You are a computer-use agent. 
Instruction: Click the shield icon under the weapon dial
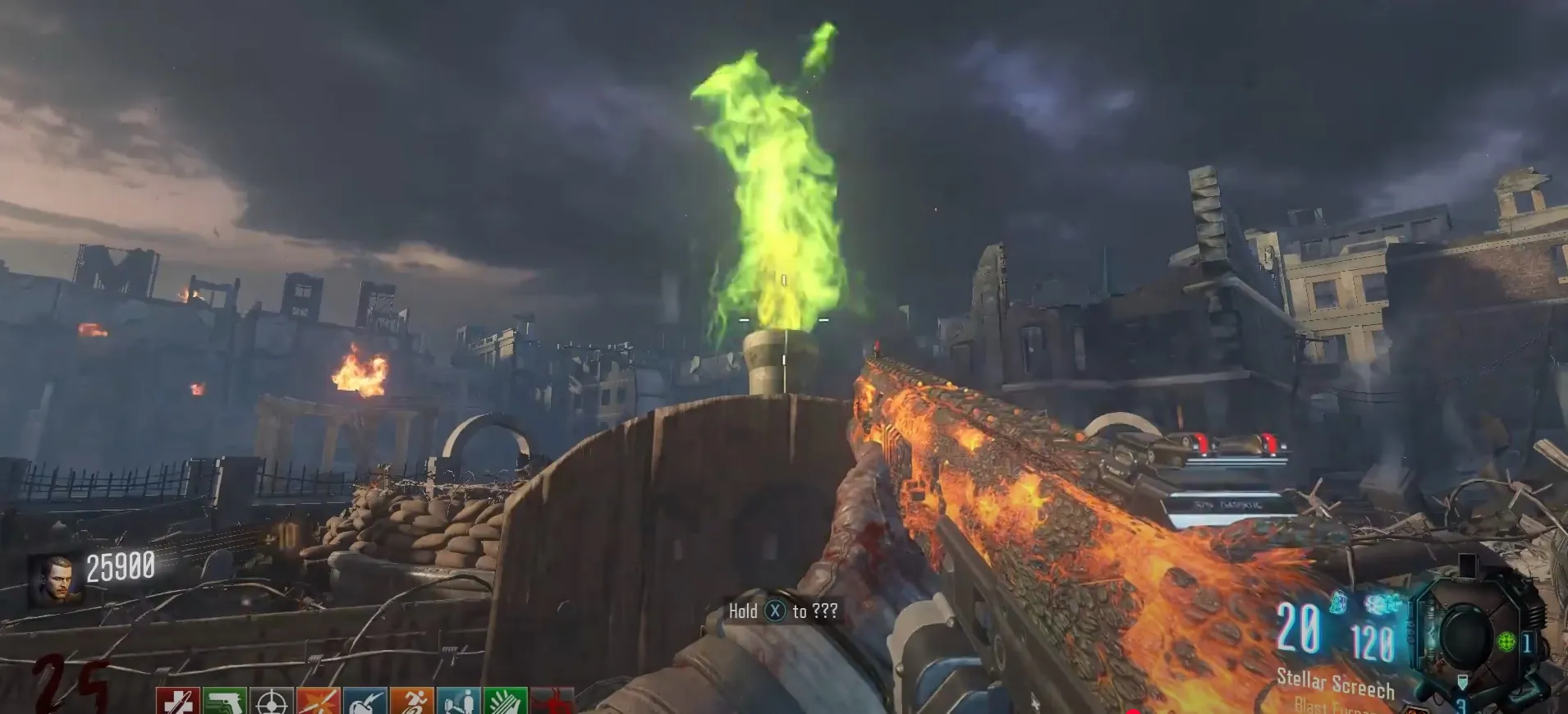(1462, 684)
